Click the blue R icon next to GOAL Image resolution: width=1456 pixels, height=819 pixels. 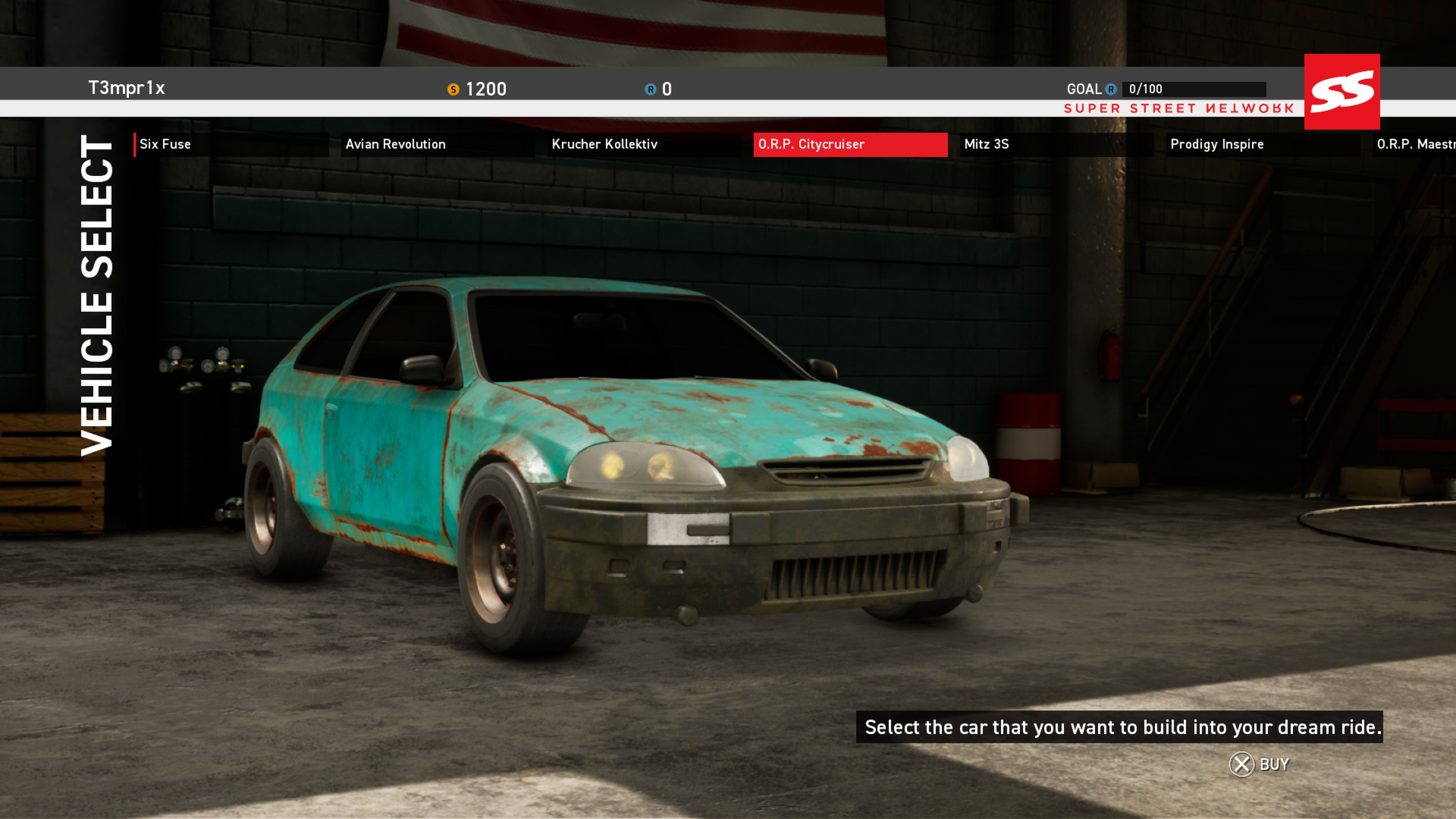click(1110, 89)
